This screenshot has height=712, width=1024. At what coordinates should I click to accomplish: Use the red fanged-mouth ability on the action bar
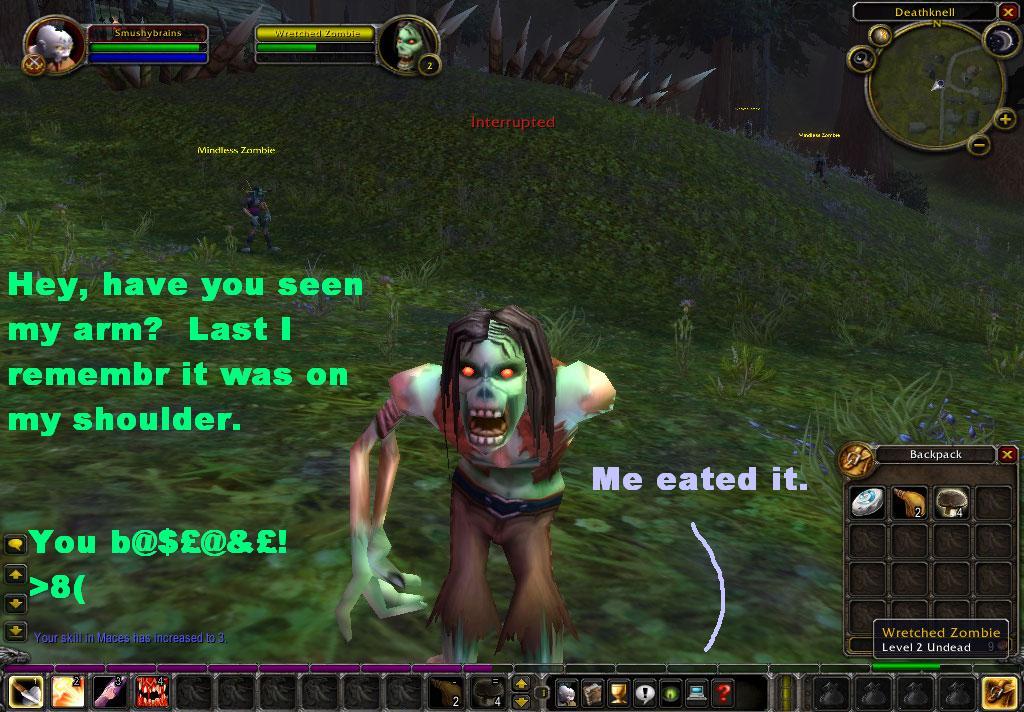pyautogui.click(x=151, y=692)
